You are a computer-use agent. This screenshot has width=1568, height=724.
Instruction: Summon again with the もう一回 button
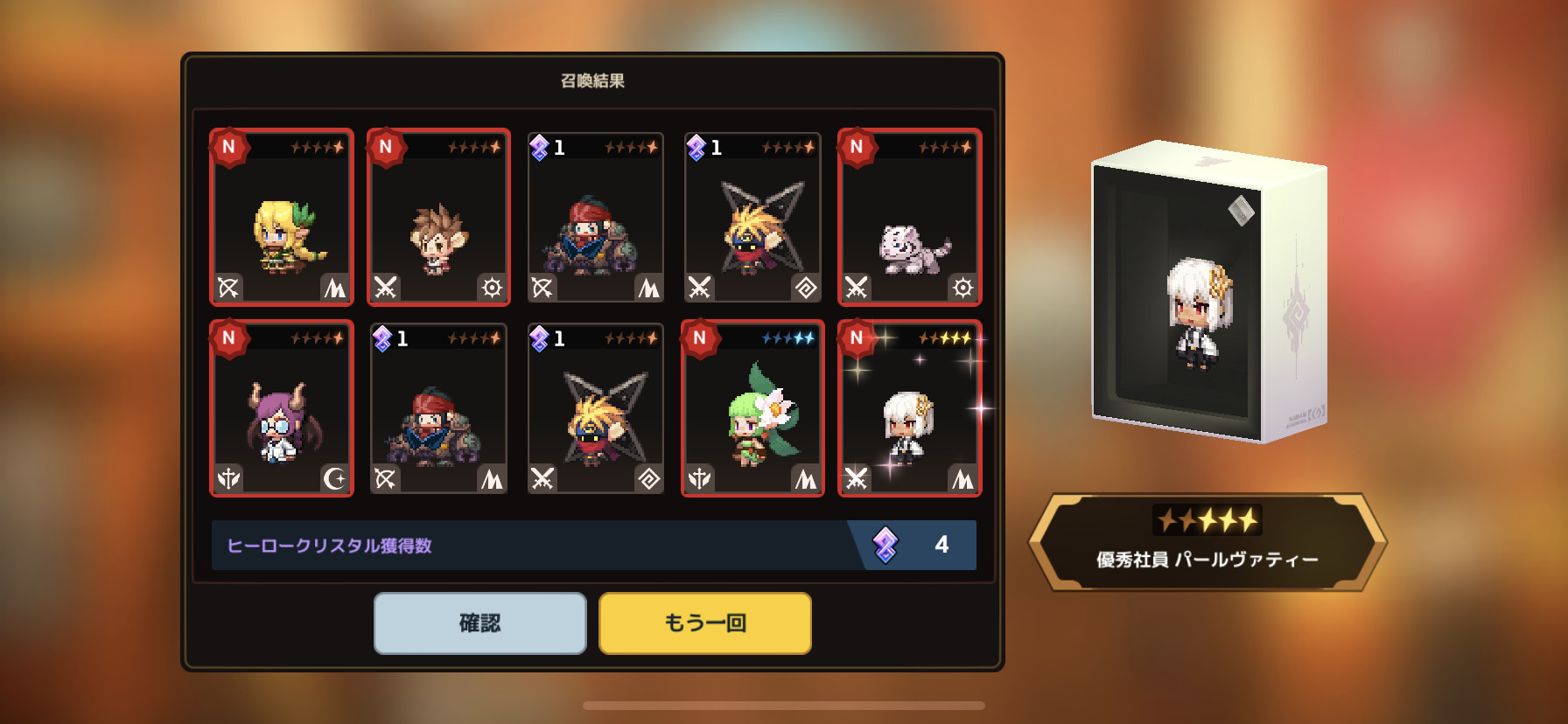coord(704,623)
